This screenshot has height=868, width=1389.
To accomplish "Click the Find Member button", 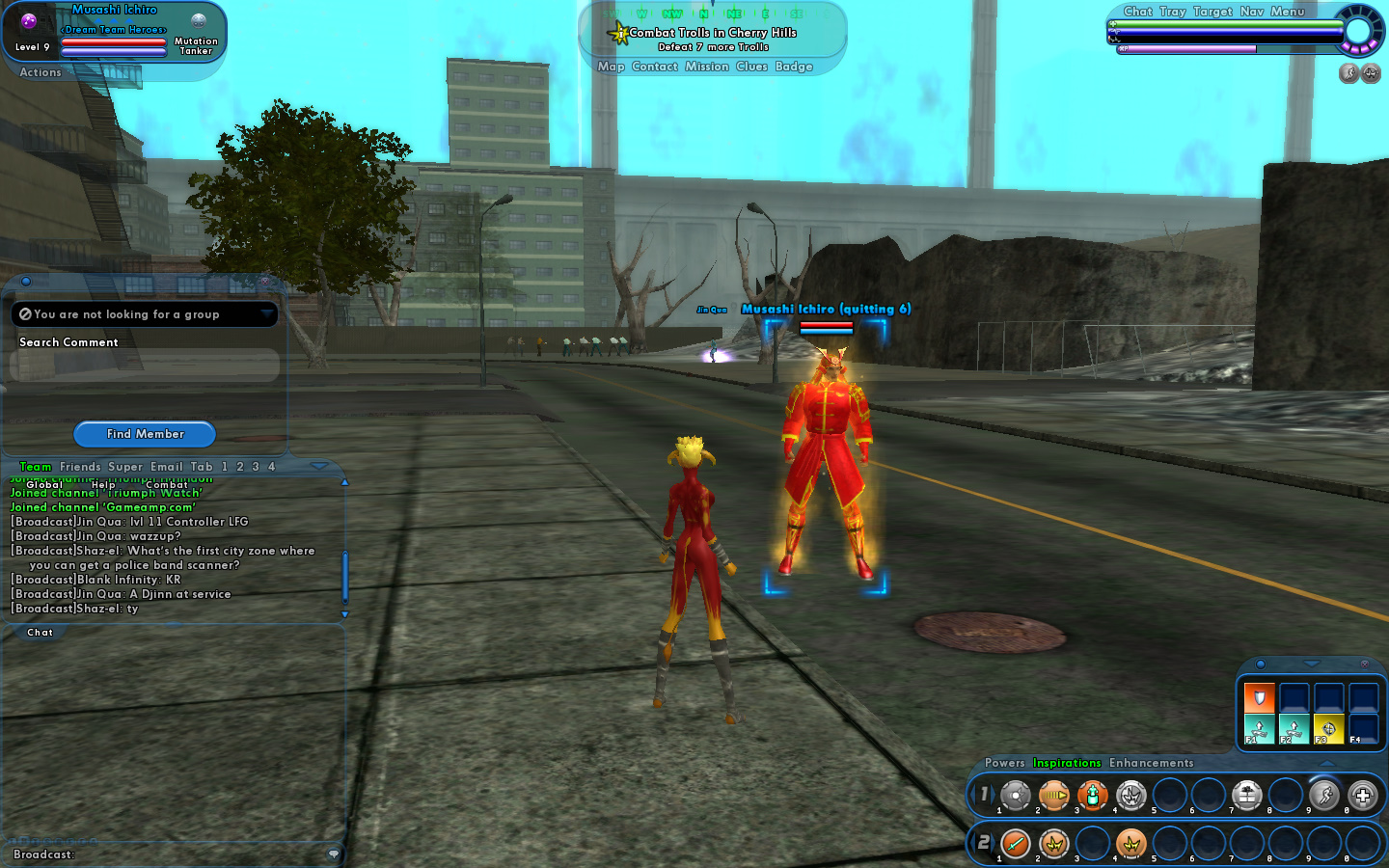I will pyautogui.click(x=145, y=434).
